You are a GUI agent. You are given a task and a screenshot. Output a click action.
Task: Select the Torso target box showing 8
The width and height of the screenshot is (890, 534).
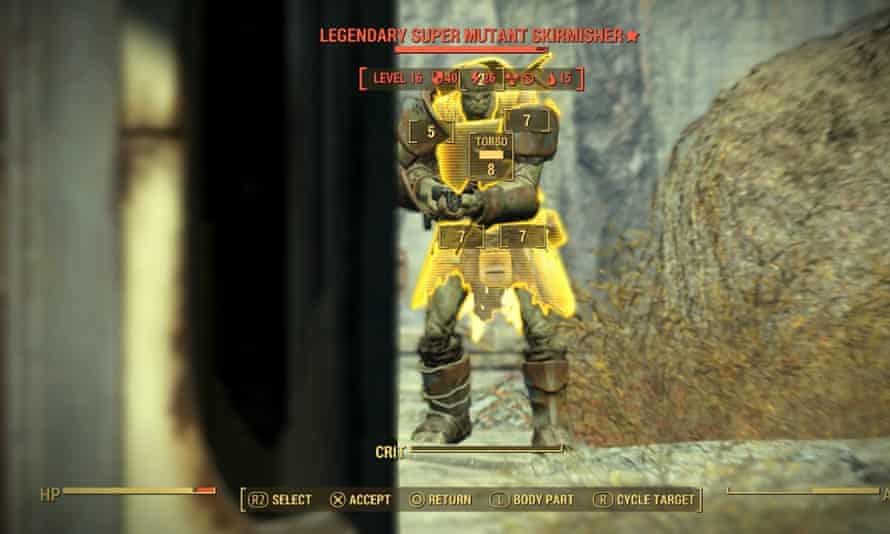(491, 156)
